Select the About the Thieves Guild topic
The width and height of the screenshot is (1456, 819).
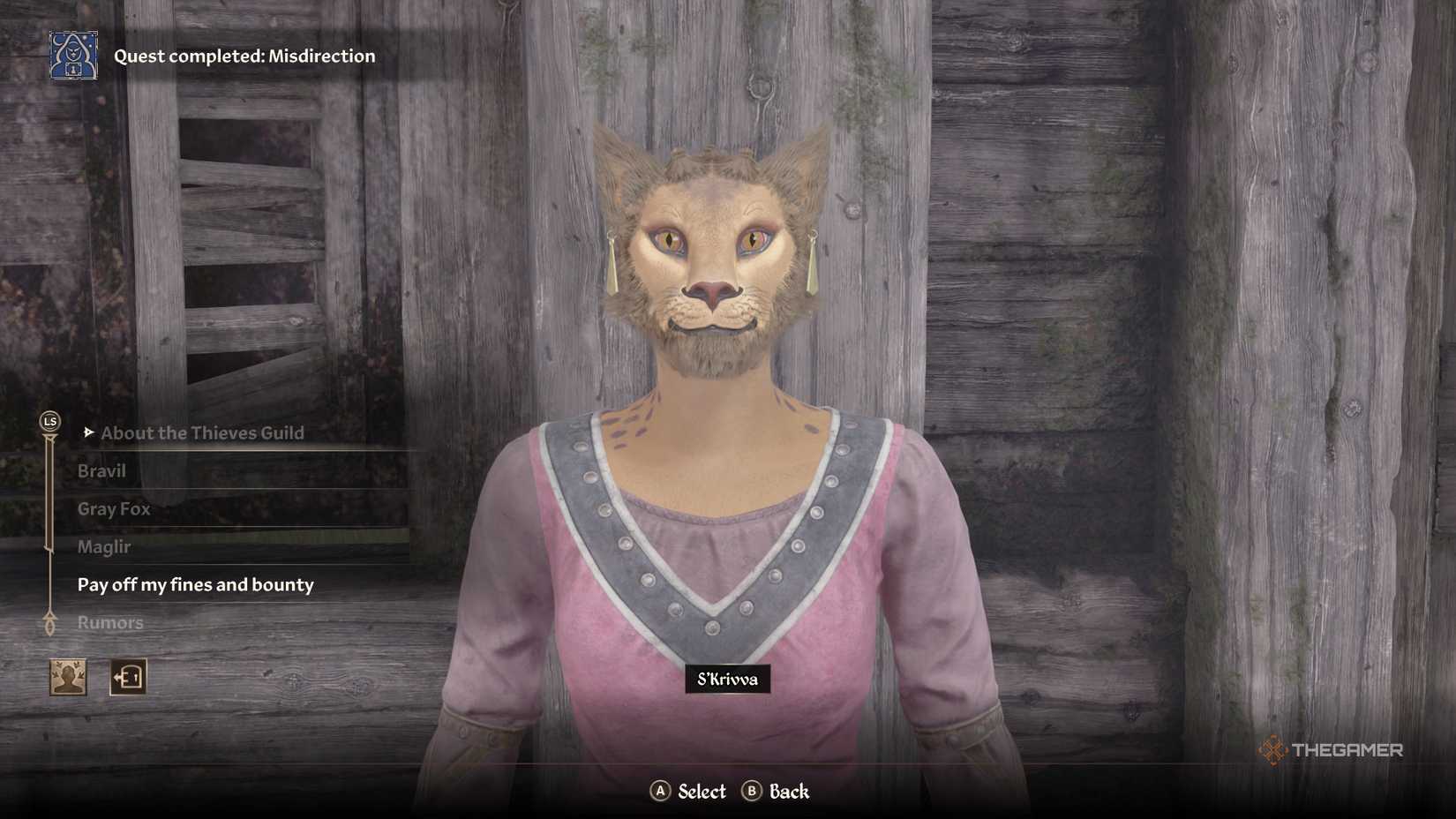tap(202, 432)
